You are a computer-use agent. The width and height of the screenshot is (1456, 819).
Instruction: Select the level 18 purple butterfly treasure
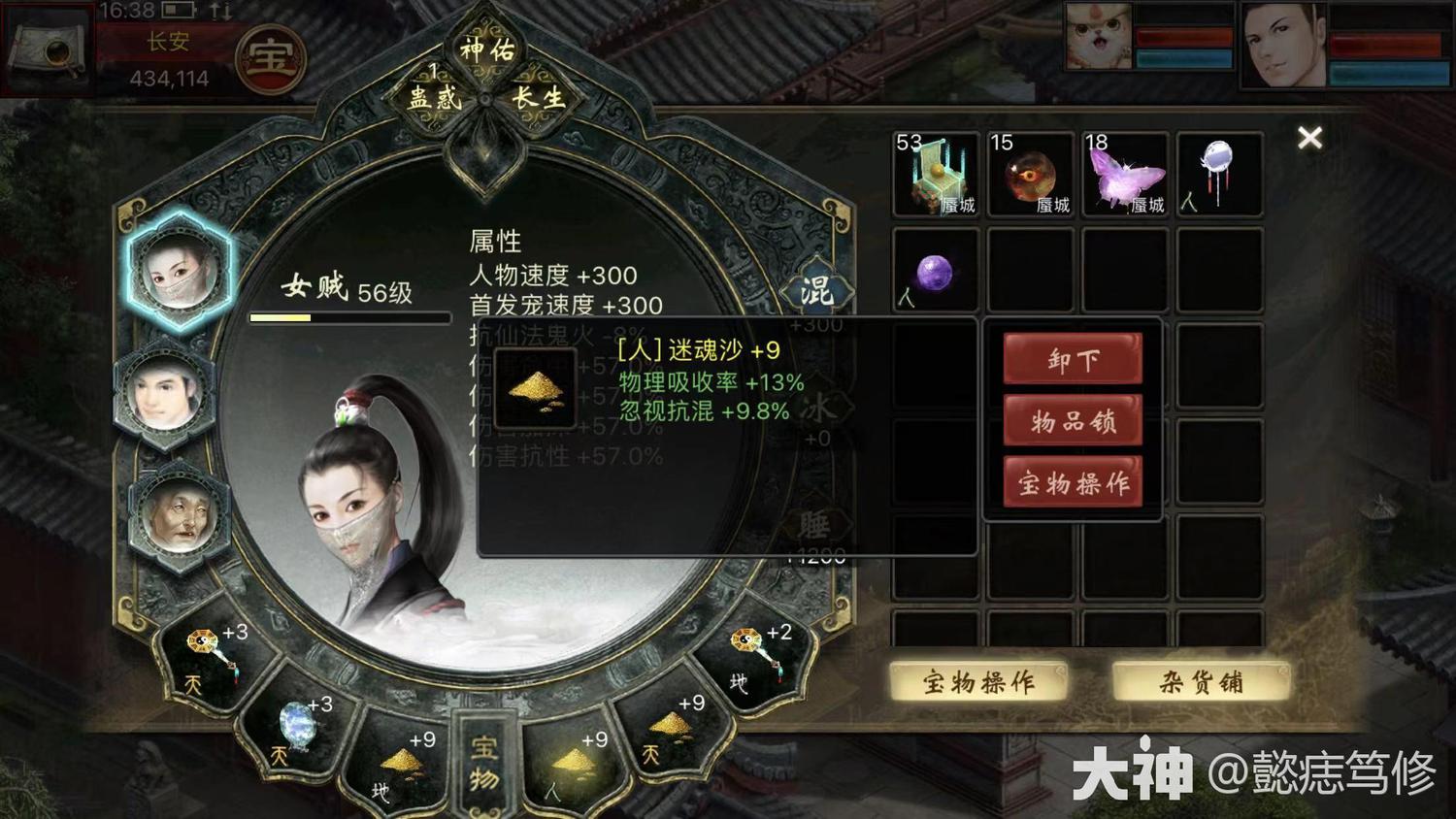tap(1125, 175)
